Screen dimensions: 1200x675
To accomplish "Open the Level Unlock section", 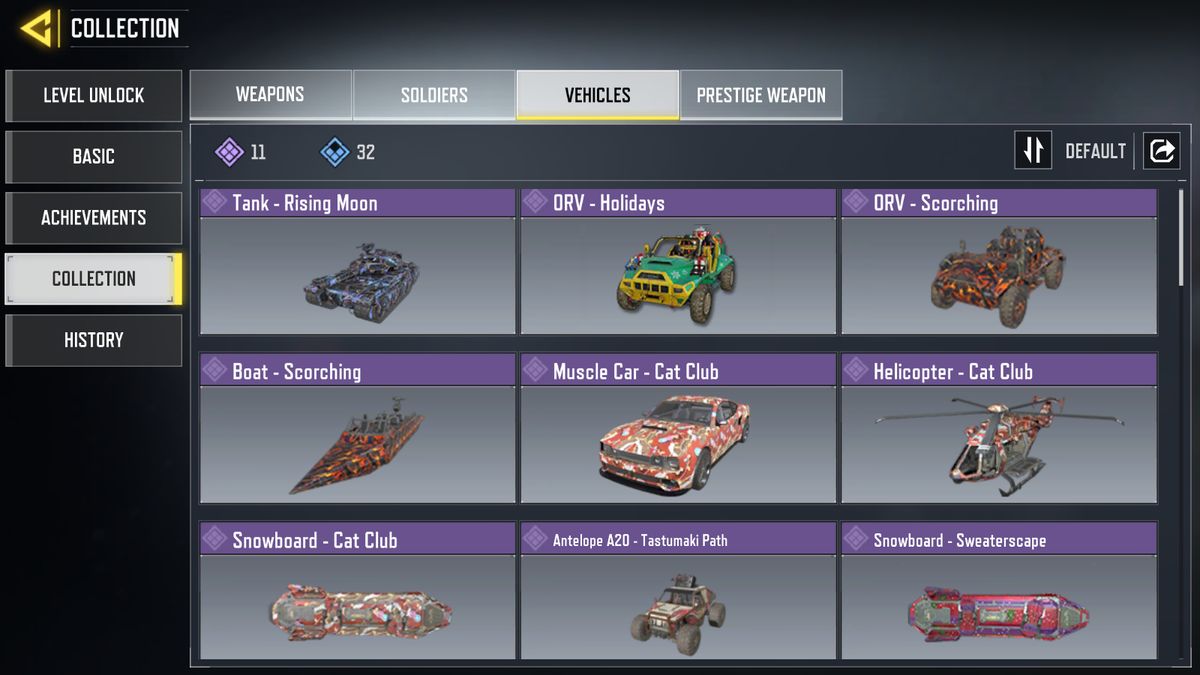I will point(94,96).
